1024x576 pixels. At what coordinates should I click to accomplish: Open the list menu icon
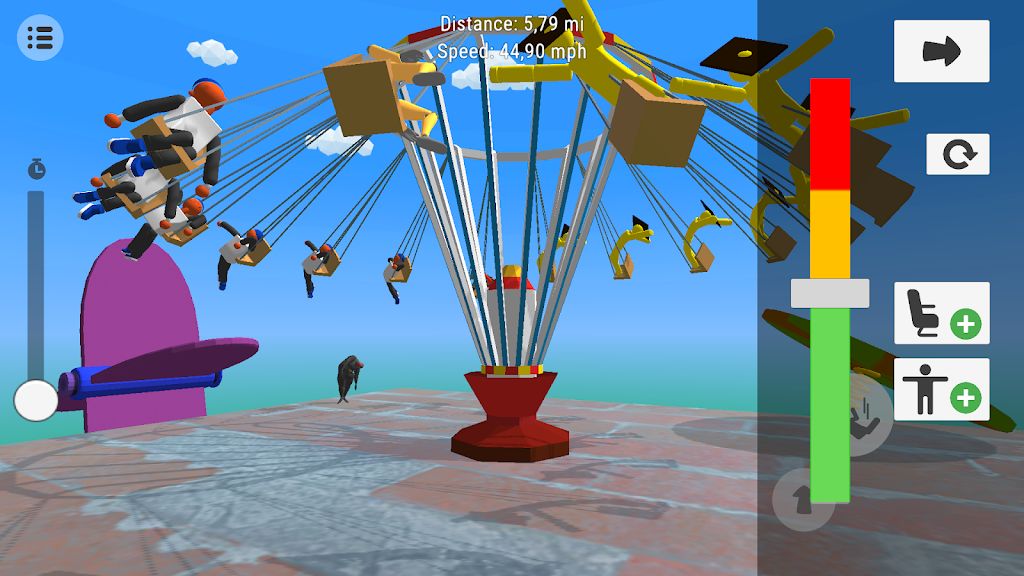point(40,38)
